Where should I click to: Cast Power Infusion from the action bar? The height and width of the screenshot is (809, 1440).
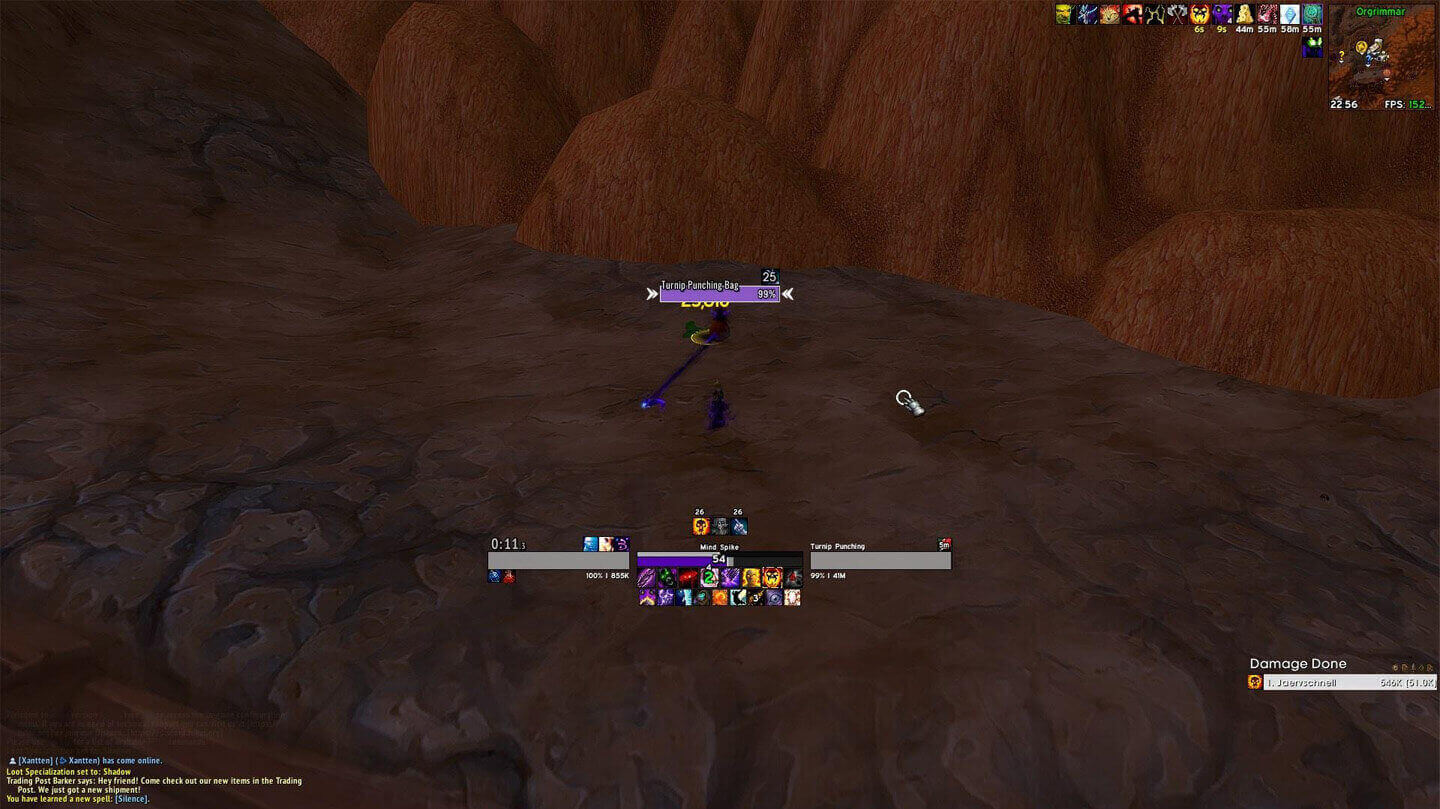[751, 578]
